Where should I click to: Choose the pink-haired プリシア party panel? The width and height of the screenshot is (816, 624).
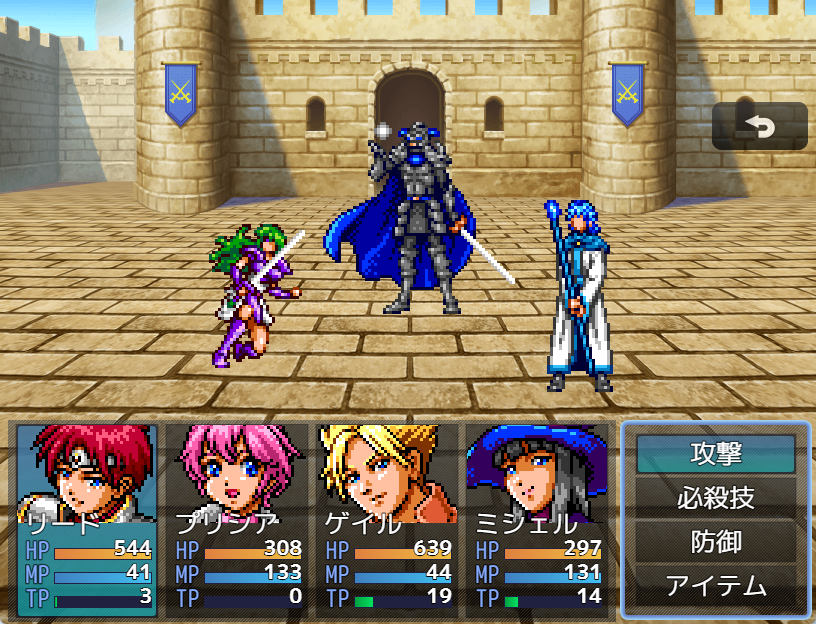click(237, 519)
